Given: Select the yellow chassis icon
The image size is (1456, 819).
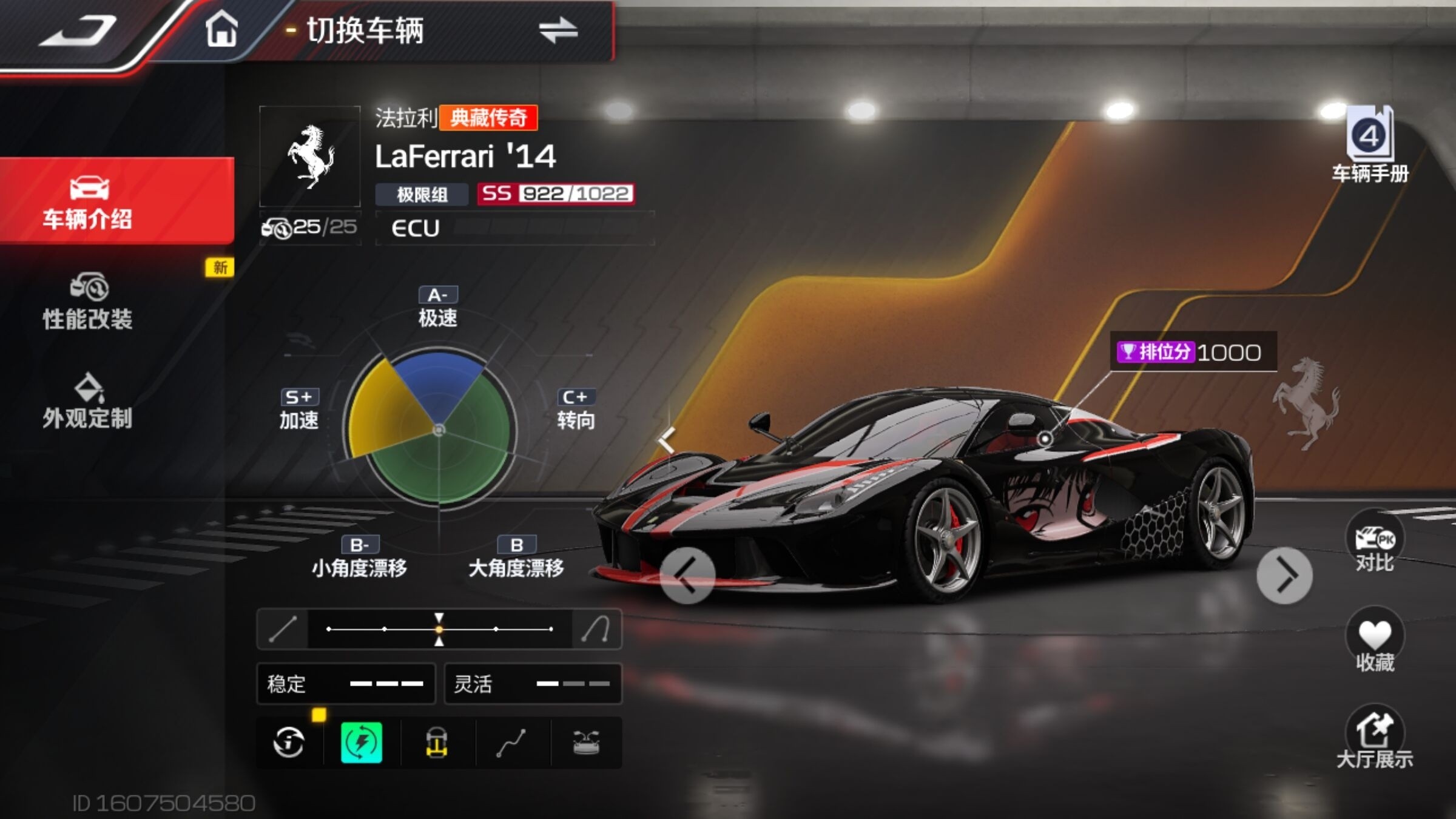Looking at the screenshot, I should (x=437, y=743).
